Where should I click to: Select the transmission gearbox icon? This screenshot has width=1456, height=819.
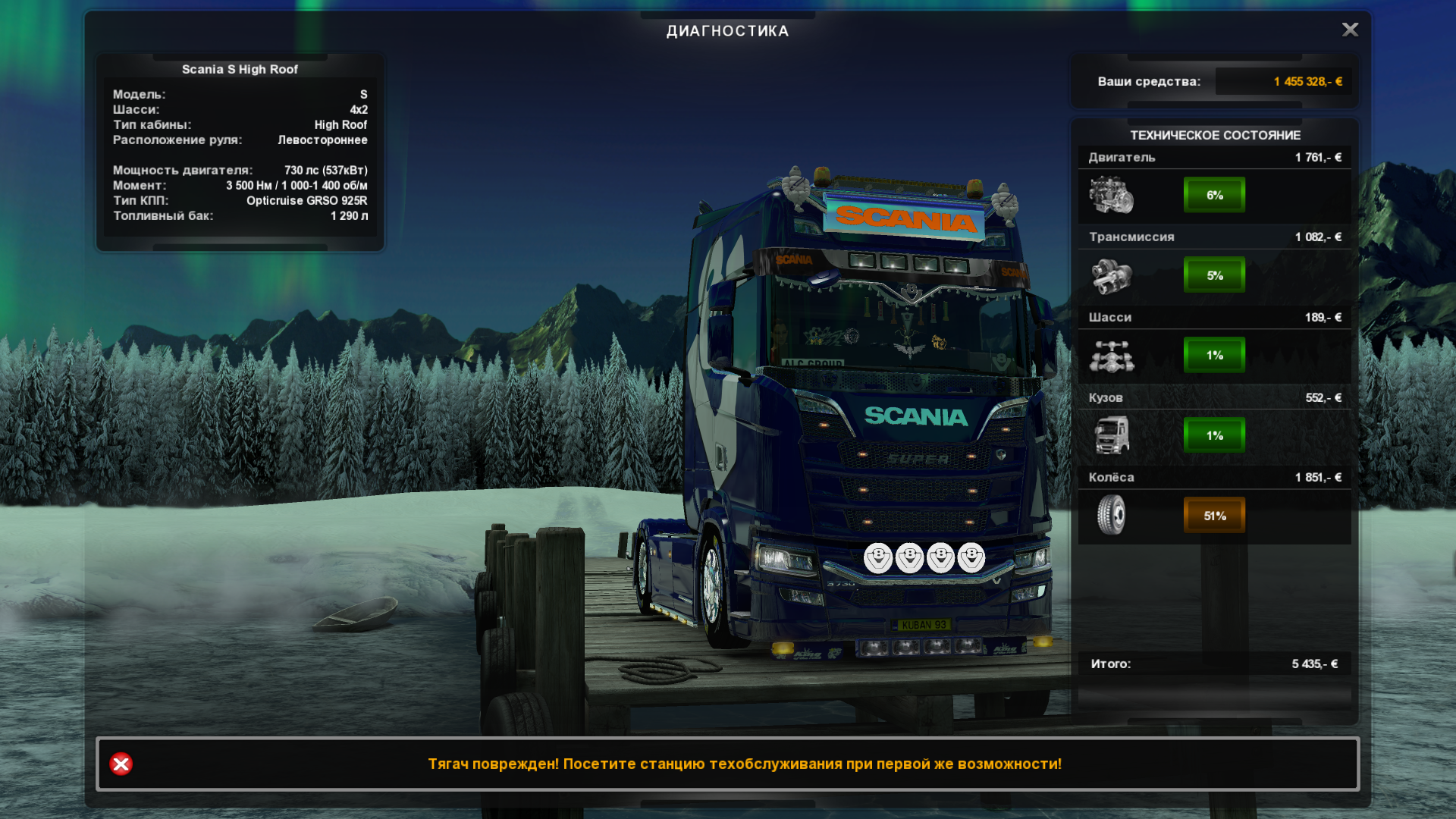point(1111,275)
